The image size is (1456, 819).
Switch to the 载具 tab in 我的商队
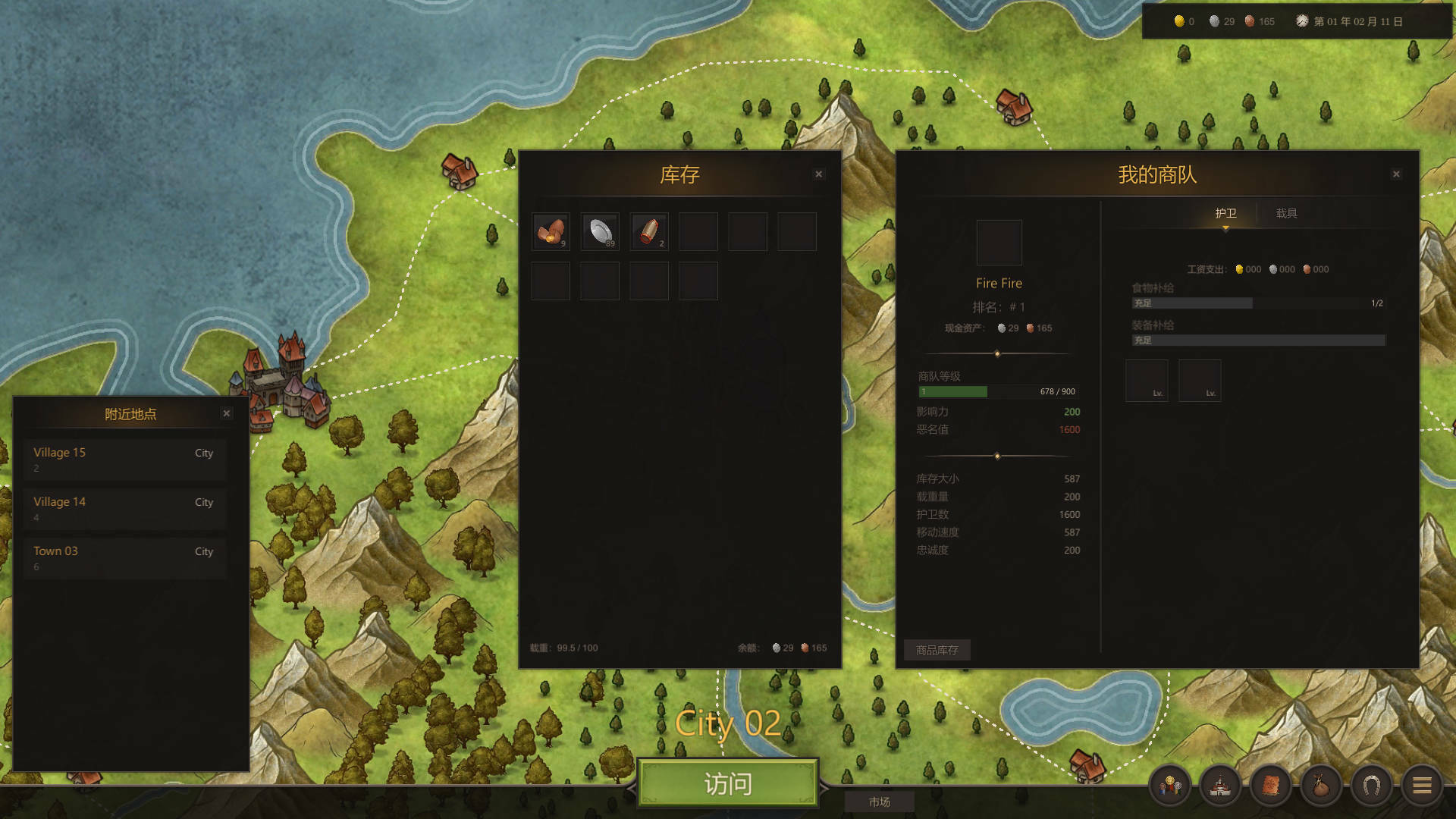(1287, 213)
